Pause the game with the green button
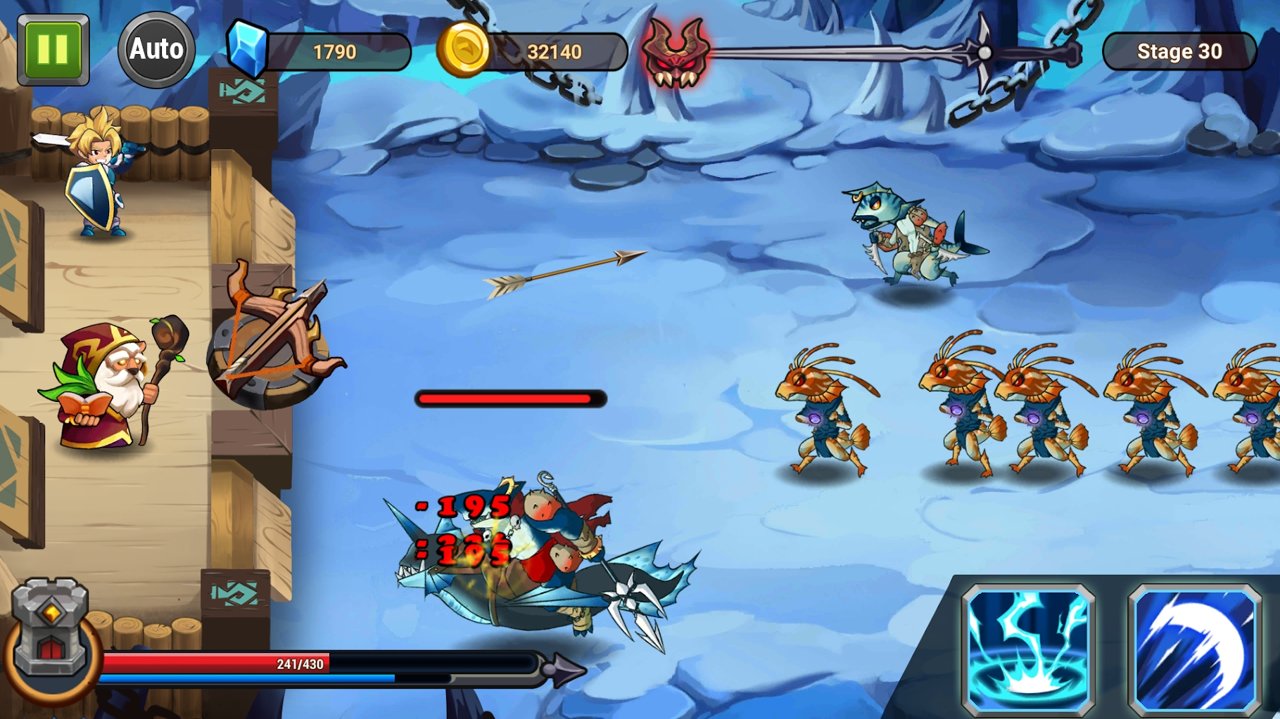 tap(53, 49)
